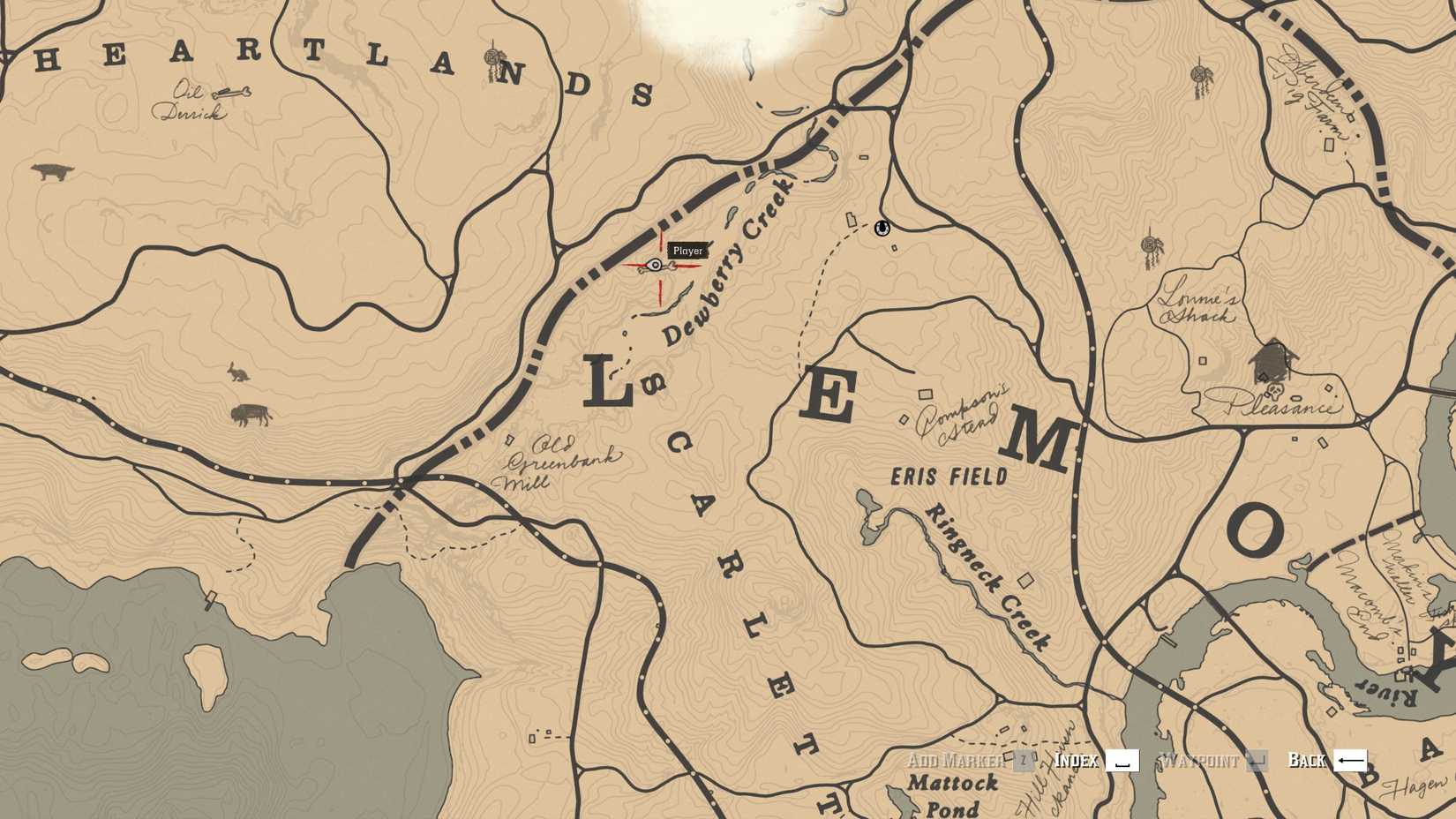The width and height of the screenshot is (1456, 819).
Task: Select the Player marker icon
Action: click(x=654, y=264)
